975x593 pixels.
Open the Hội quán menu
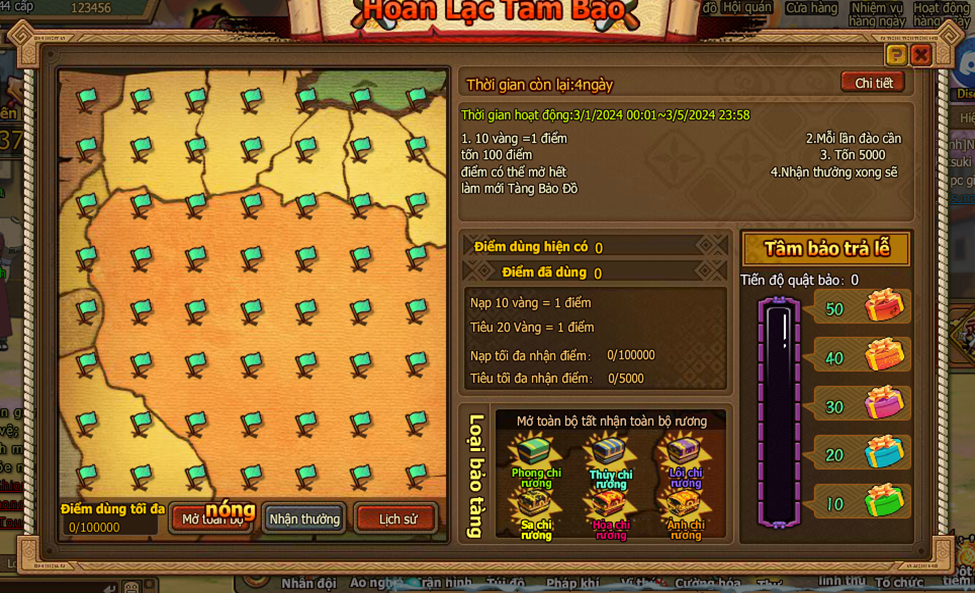point(748,8)
